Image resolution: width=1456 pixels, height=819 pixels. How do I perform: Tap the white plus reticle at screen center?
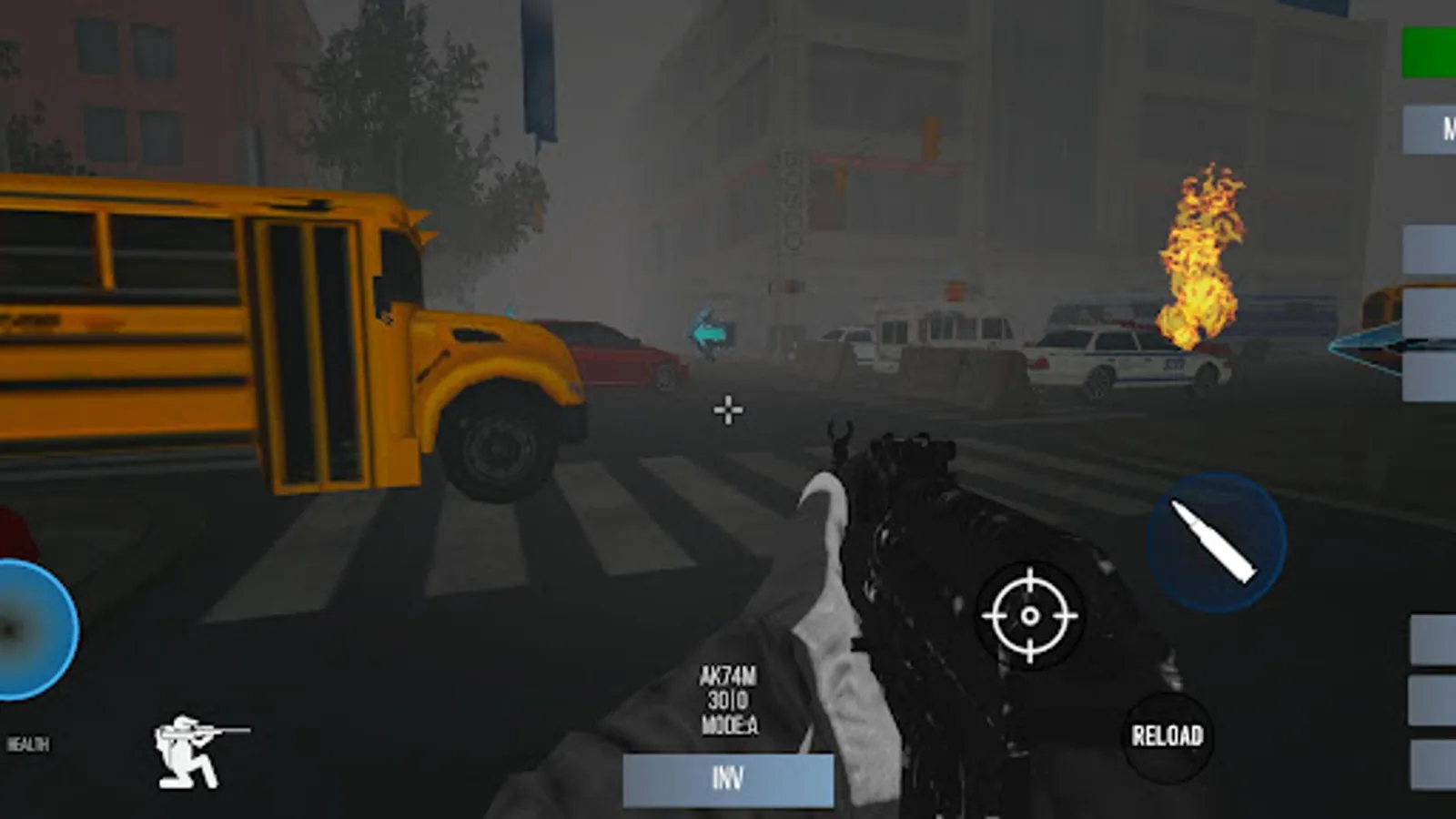(727, 410)
